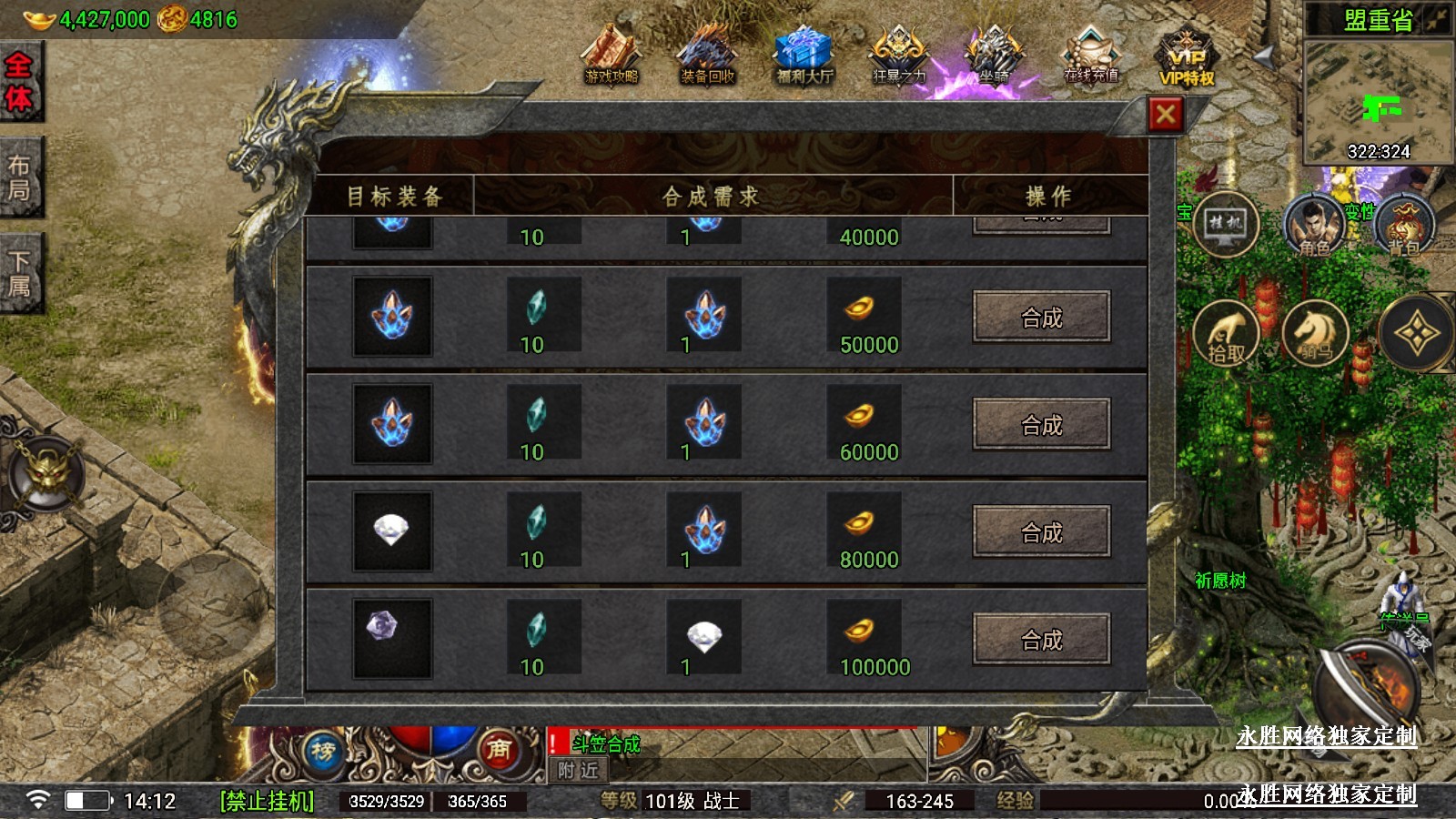
Task: Select the 全体 tab on the left
Action: 19,81
